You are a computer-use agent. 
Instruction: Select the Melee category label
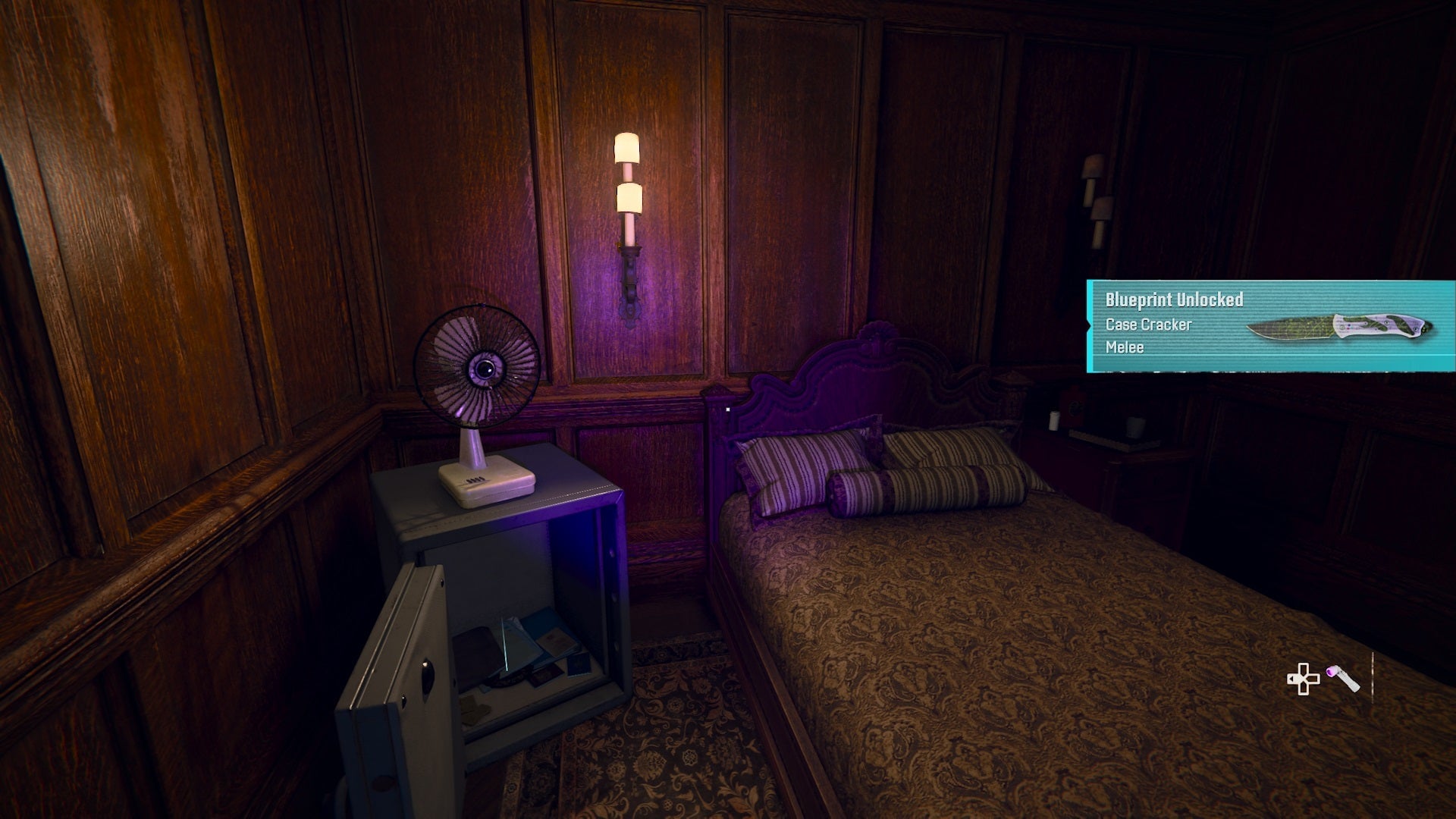1126,347
